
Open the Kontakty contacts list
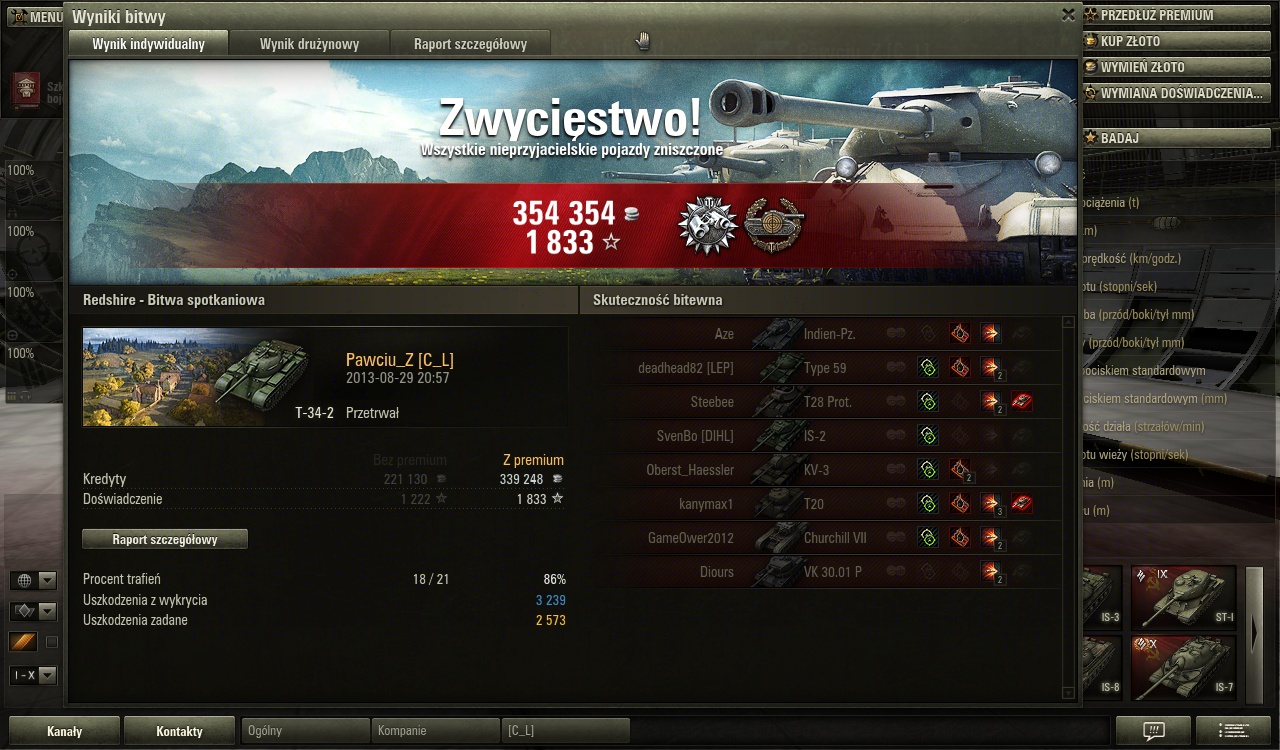pos(179,731)
